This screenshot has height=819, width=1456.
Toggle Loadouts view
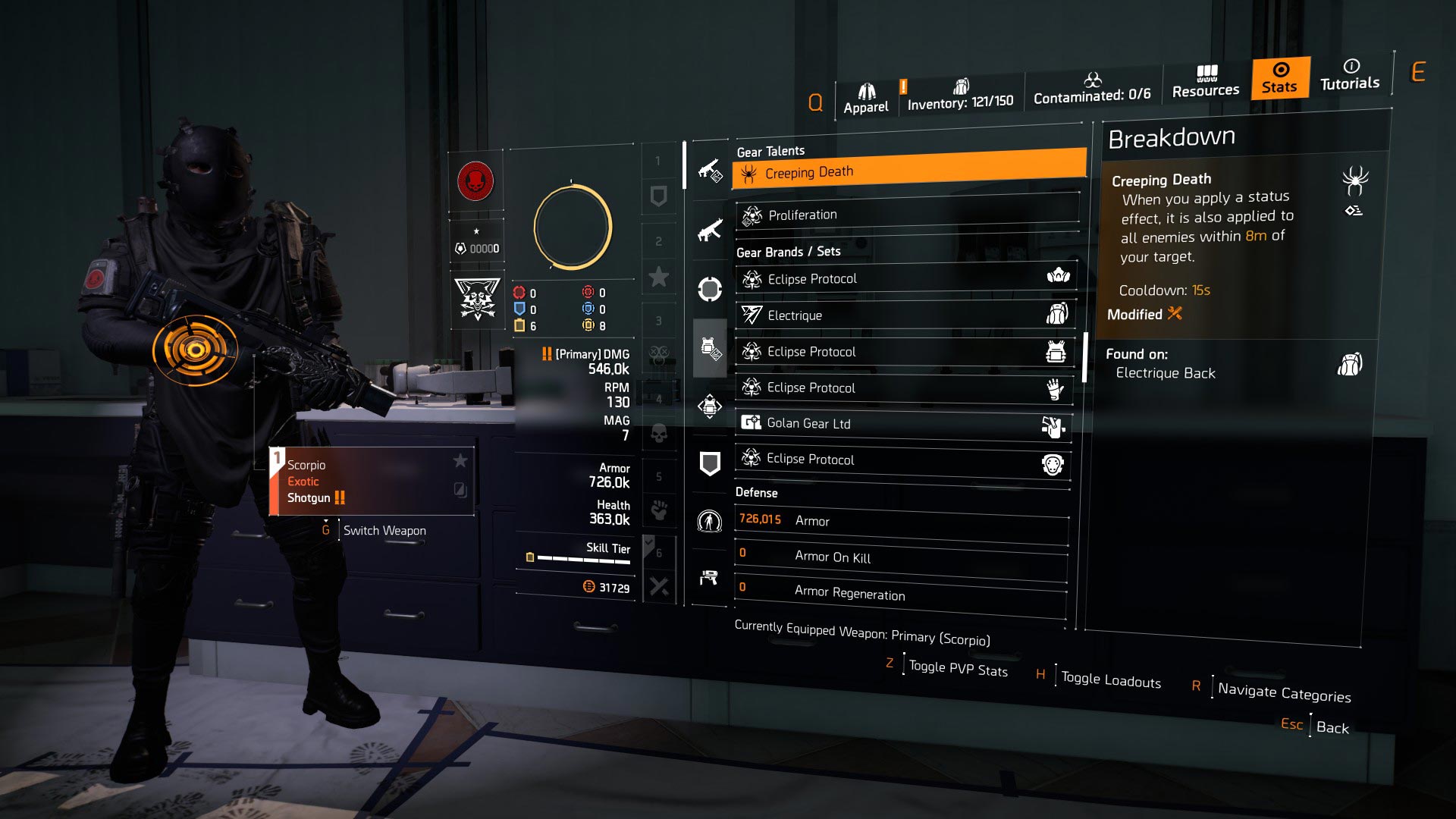1110,680
